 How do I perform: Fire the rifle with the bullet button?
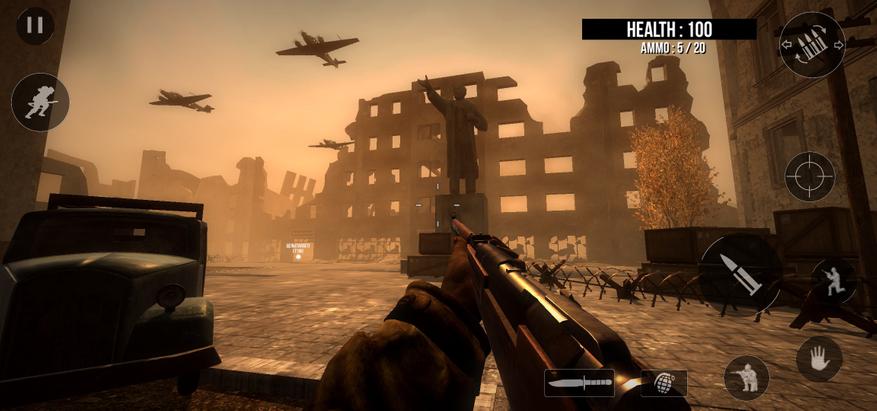[740, 272]
